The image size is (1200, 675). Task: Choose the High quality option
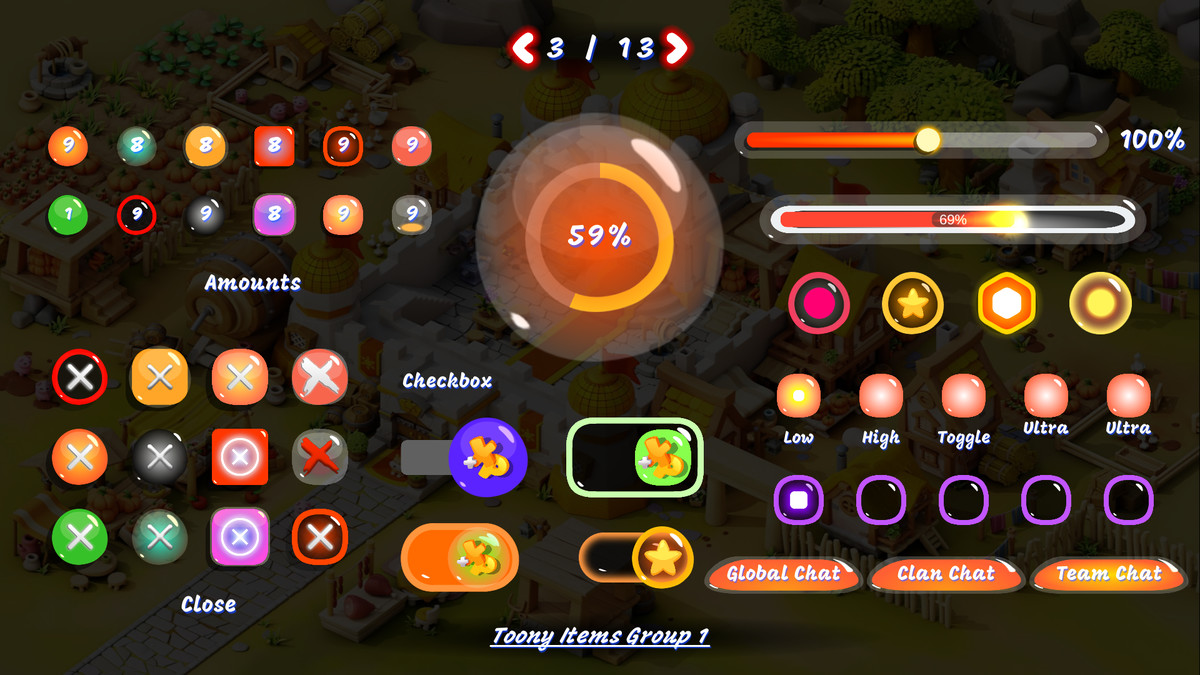[881, 395]
